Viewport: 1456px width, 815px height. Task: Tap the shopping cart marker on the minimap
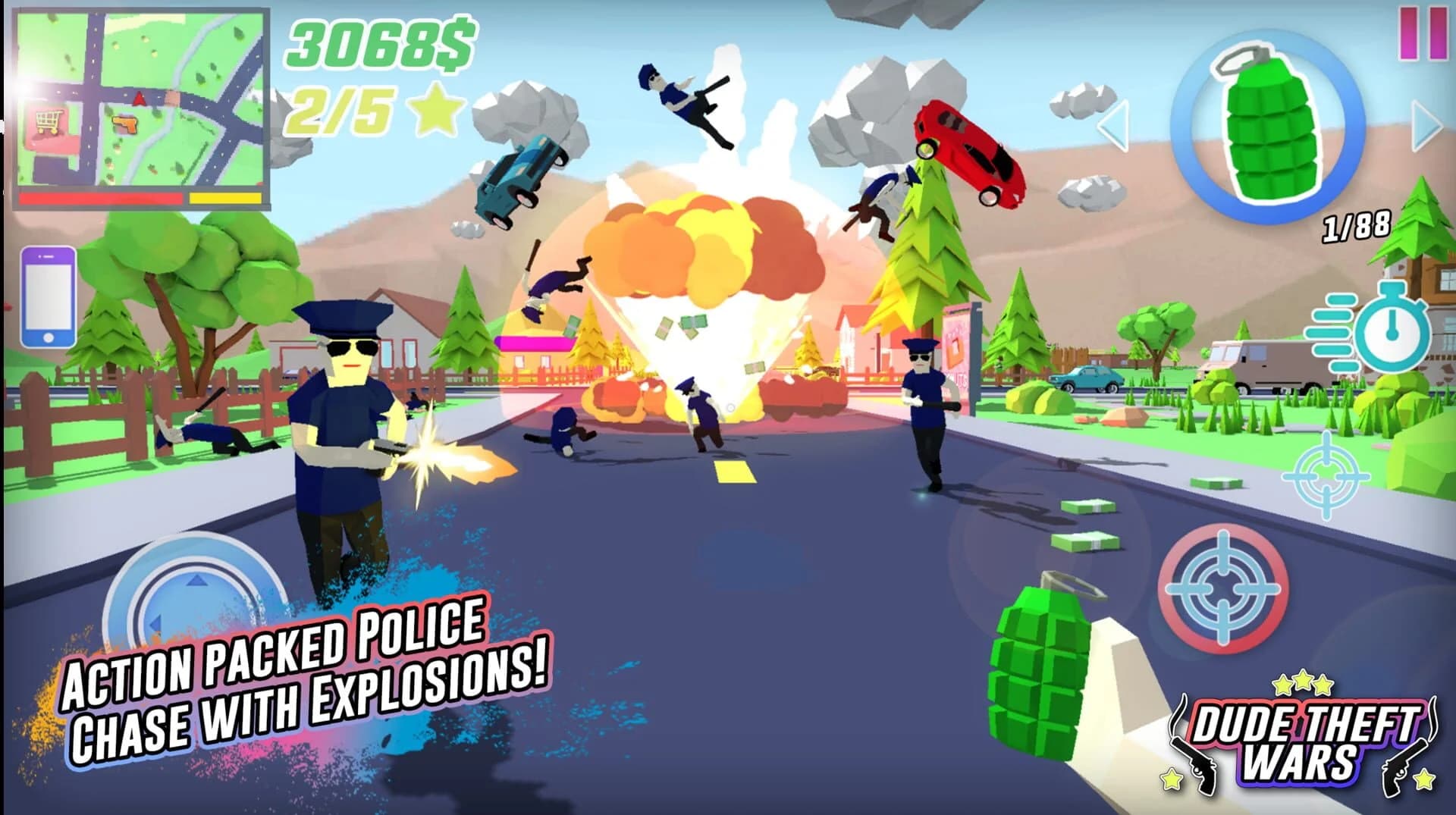point(49,120)
